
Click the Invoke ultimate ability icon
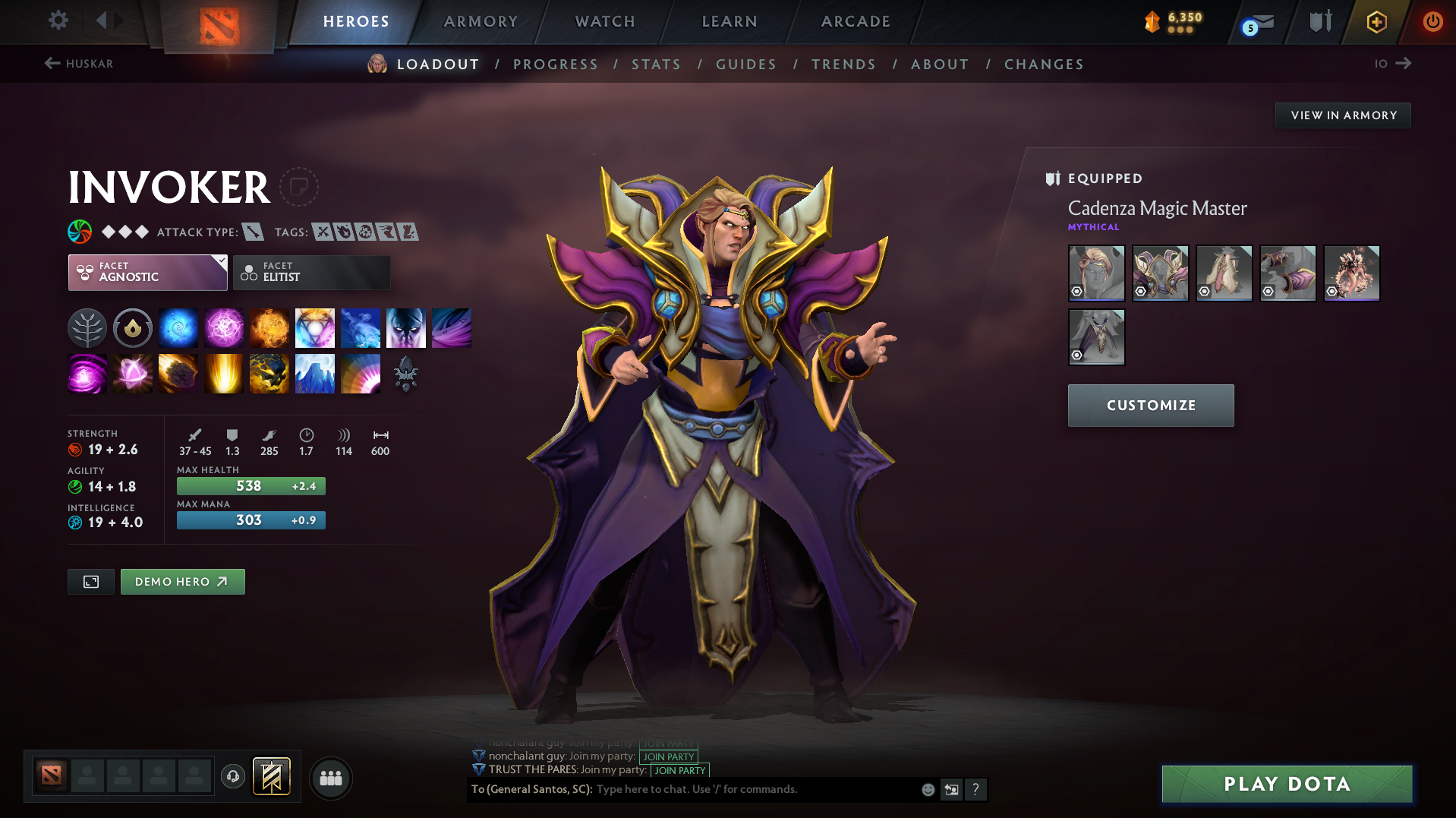click(x=315, y=328)
